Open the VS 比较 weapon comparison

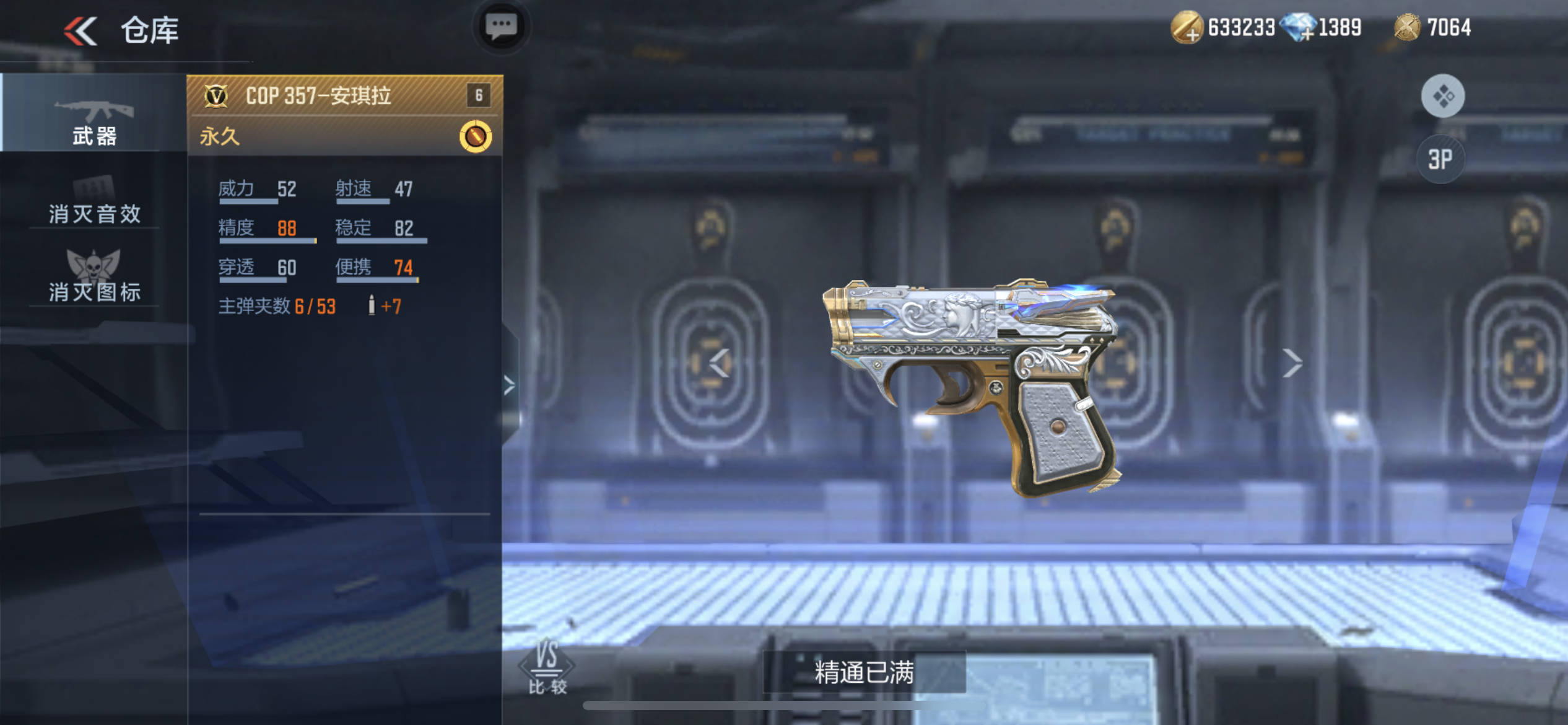(x=547, y=667)
